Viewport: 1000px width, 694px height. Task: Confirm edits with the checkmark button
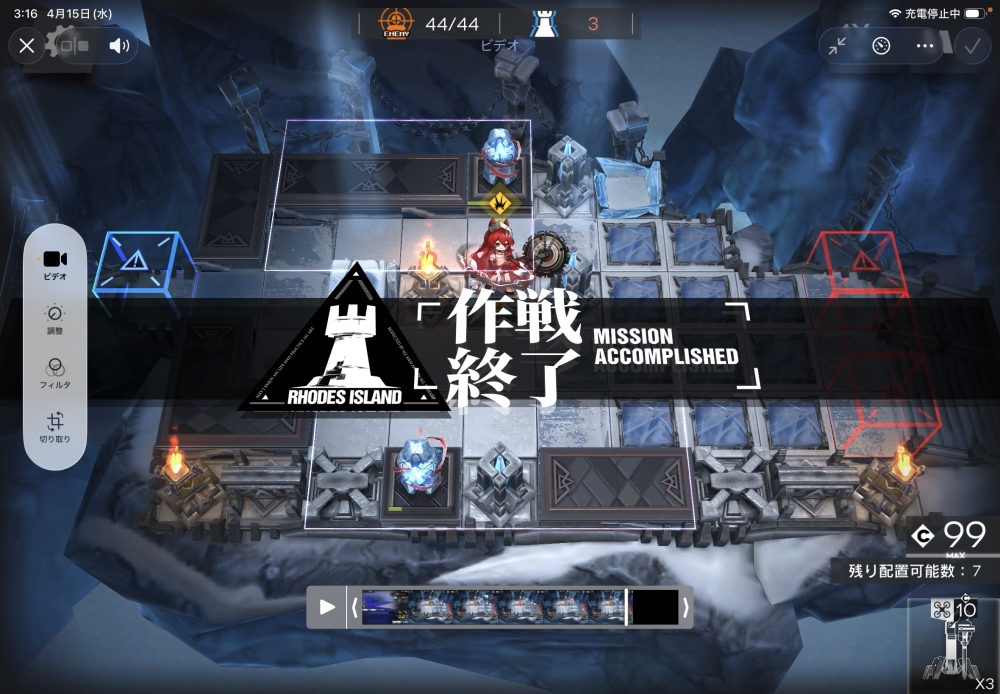[969, 45]
